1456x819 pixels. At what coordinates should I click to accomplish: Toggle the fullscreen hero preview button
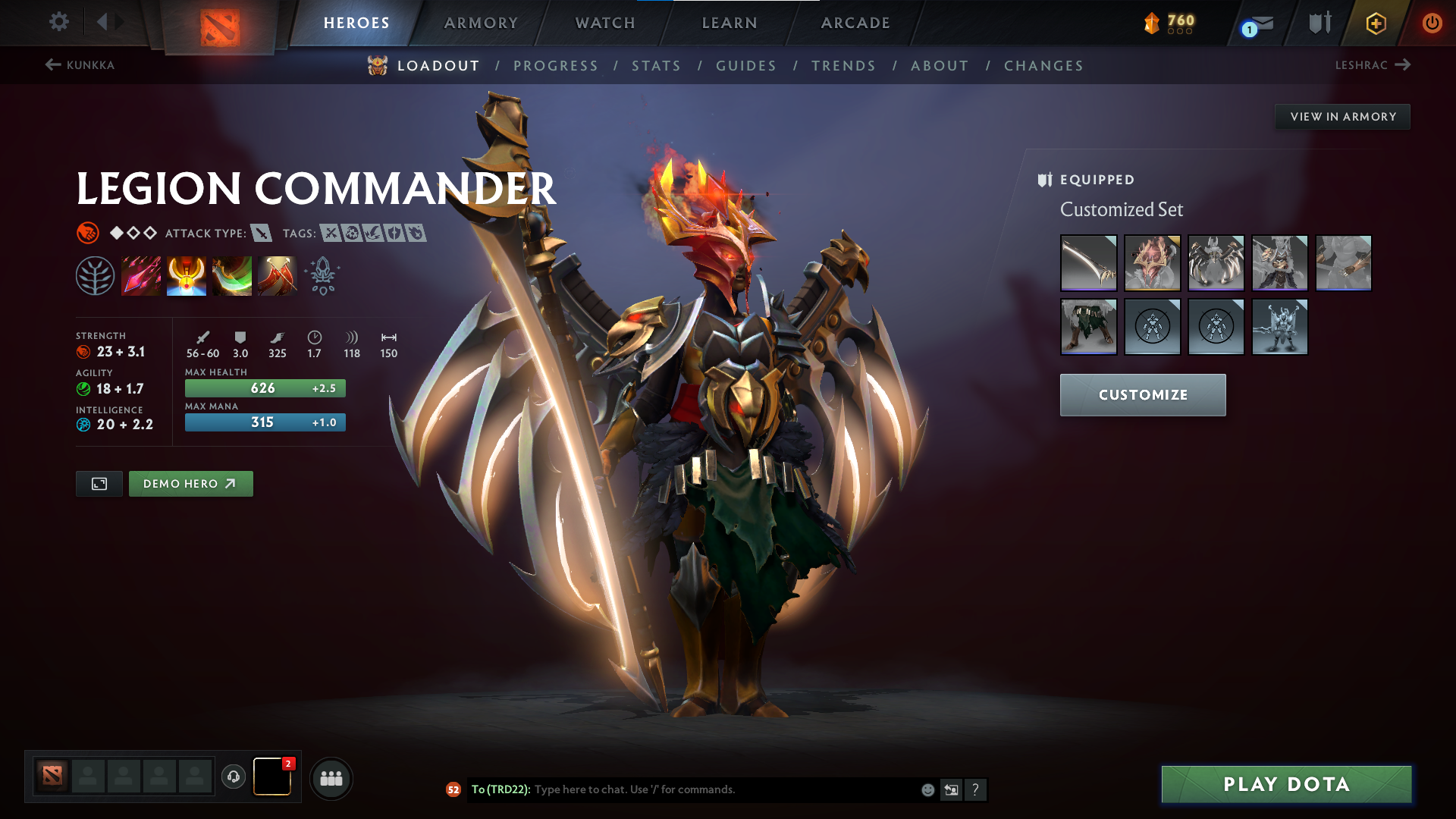[99, 483]
